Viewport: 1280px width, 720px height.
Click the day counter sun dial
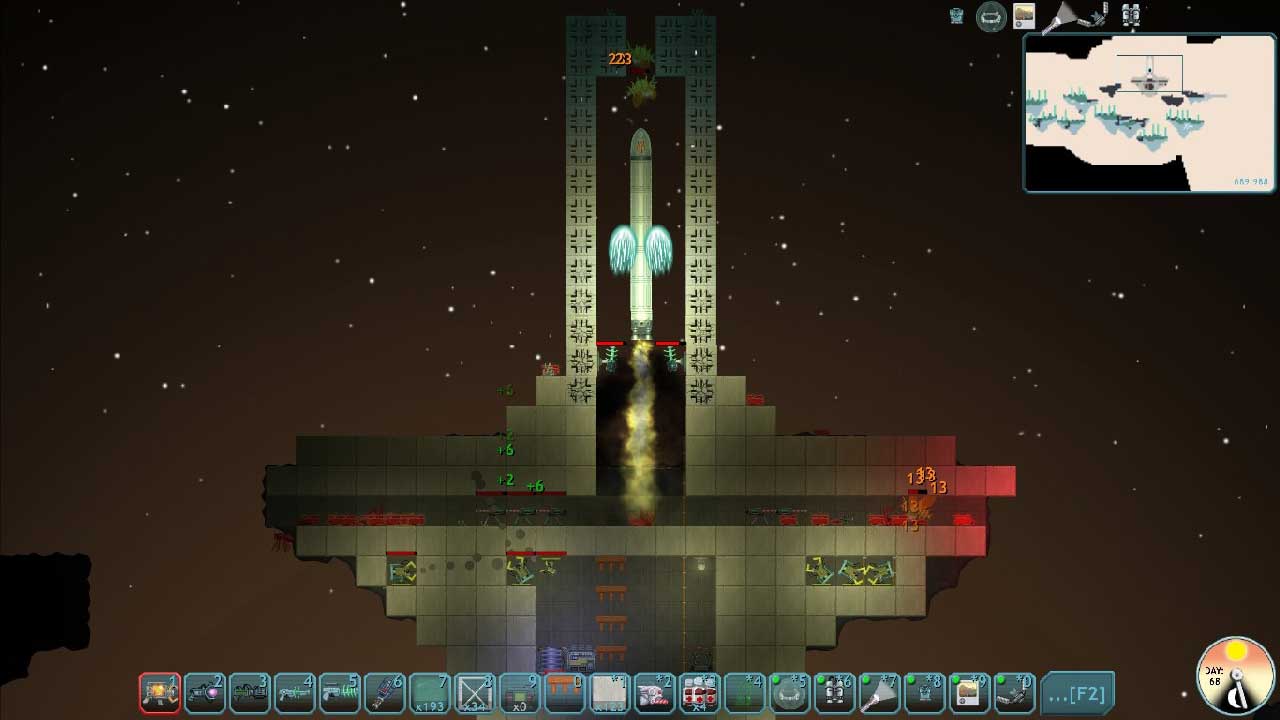[1236, 676]
